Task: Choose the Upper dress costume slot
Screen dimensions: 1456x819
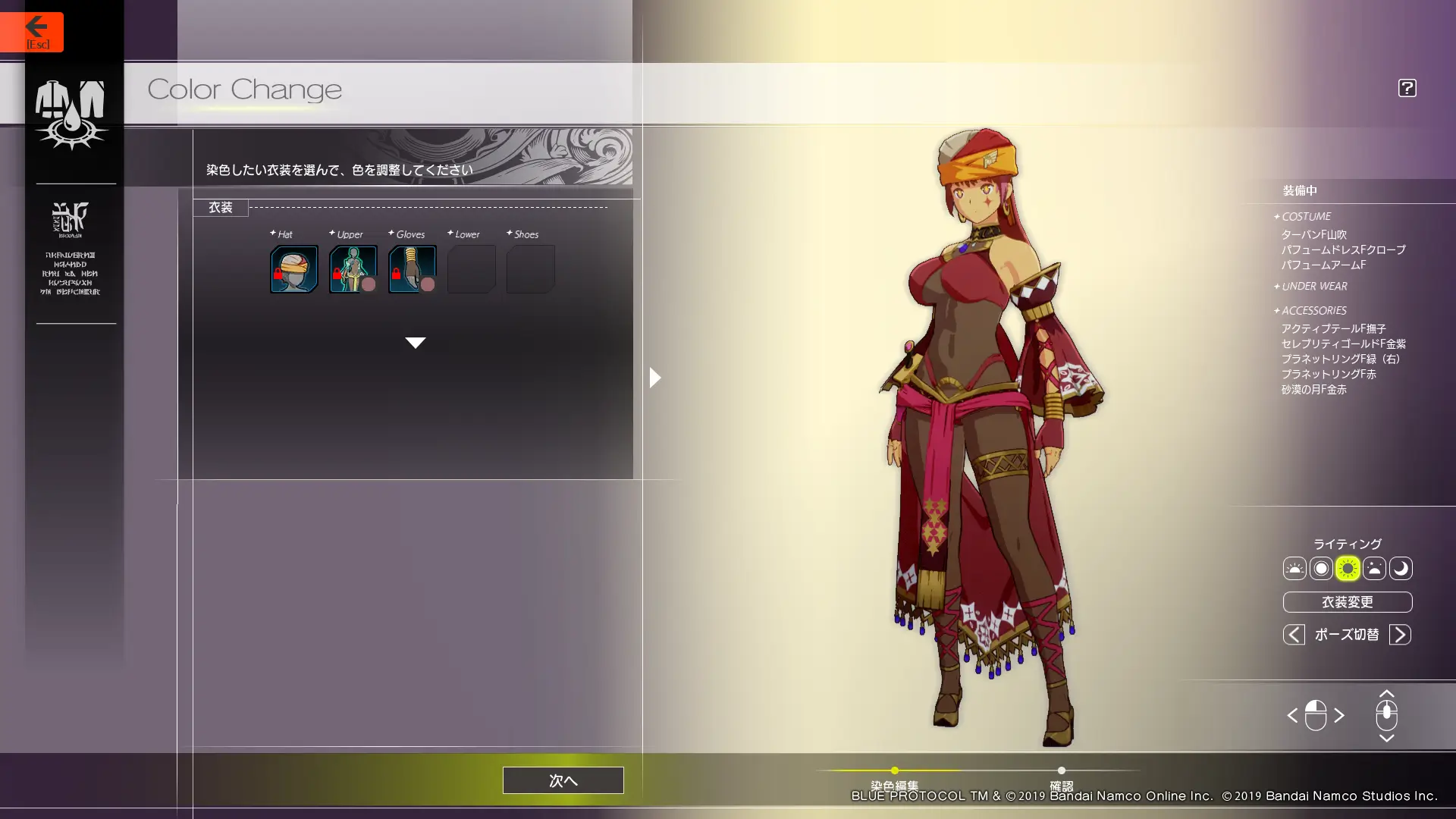Action: click(353, 269)
